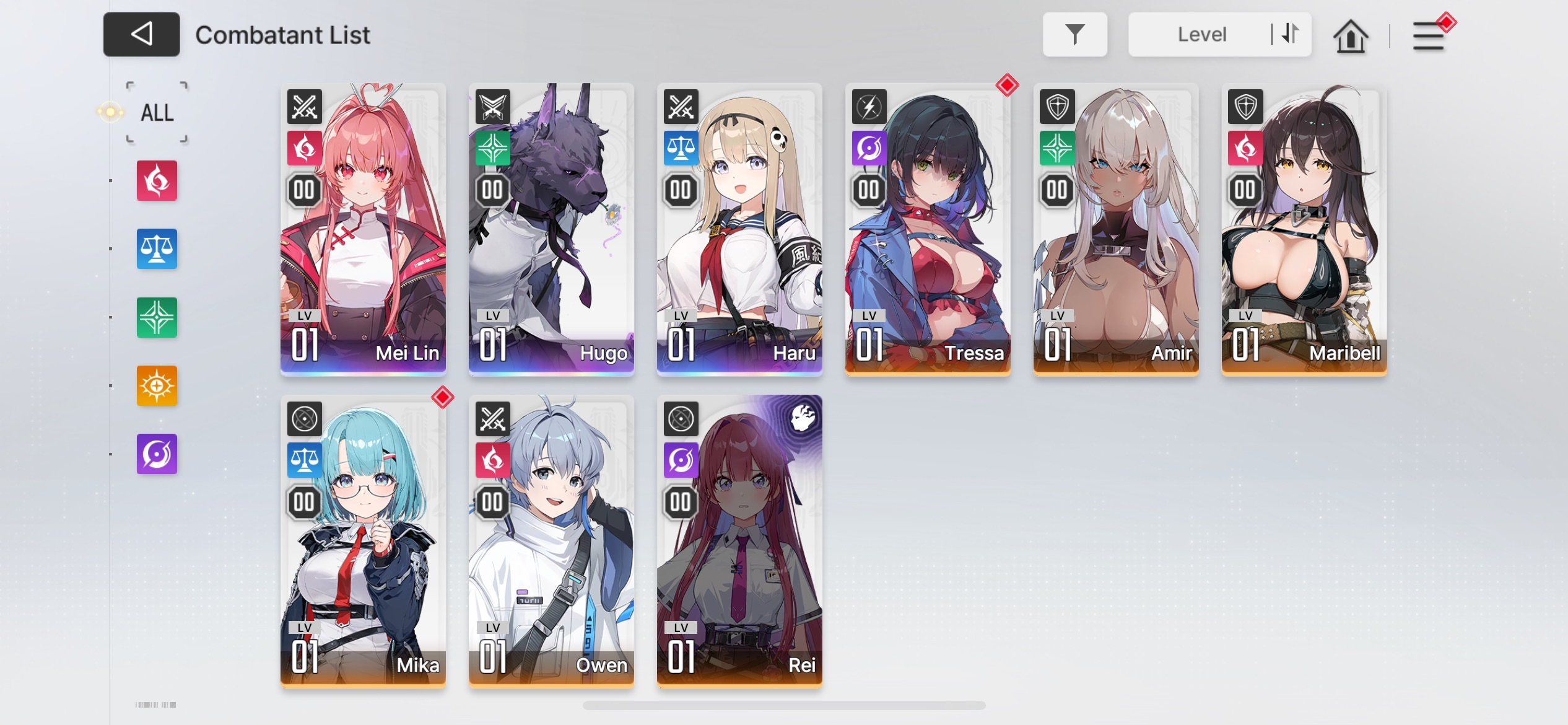
Task: Select Mei Lin's combatant card
Action: tap(363, 229)
